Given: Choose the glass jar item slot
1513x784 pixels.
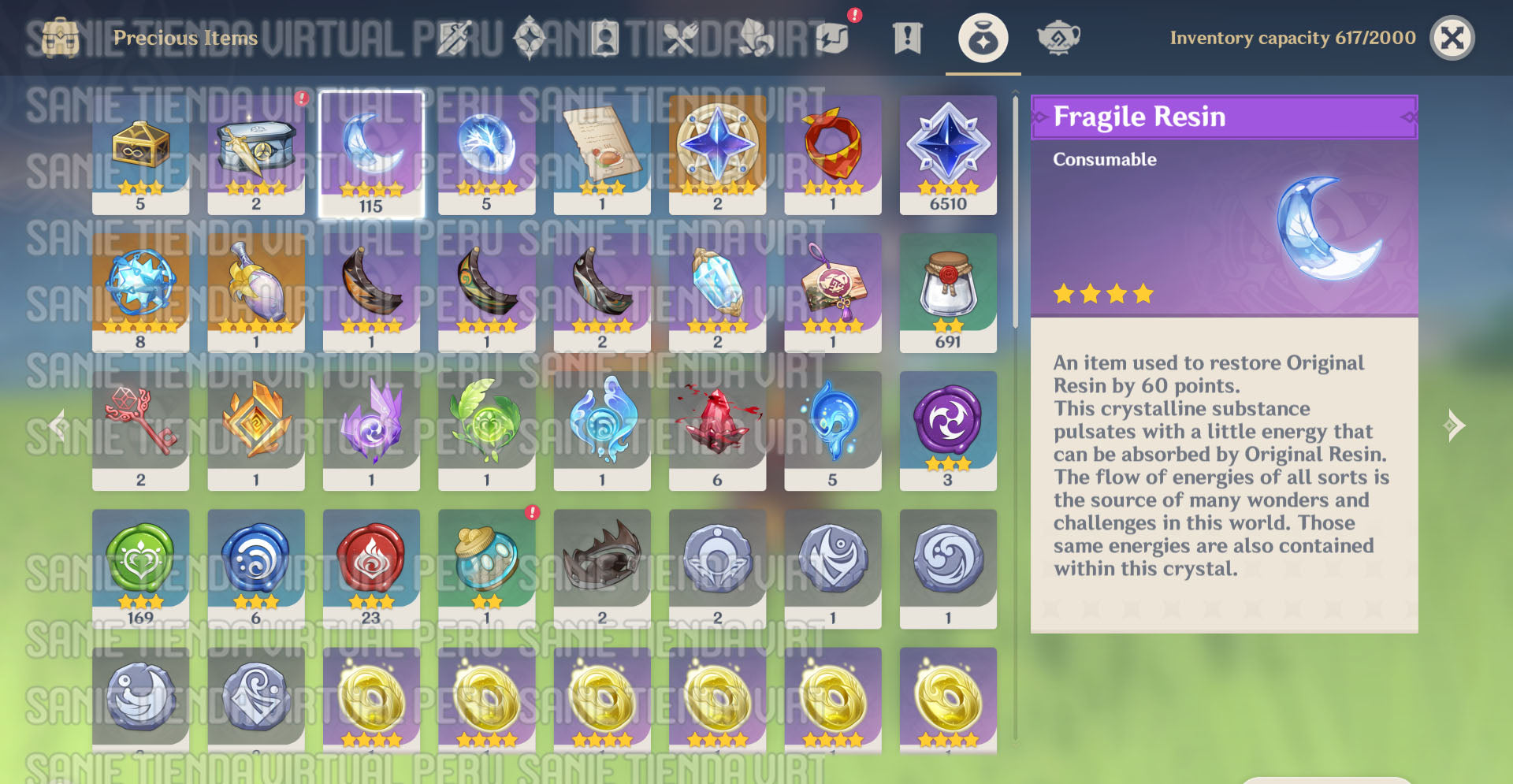Looking at the screenshot, I should tap(486, 568).
